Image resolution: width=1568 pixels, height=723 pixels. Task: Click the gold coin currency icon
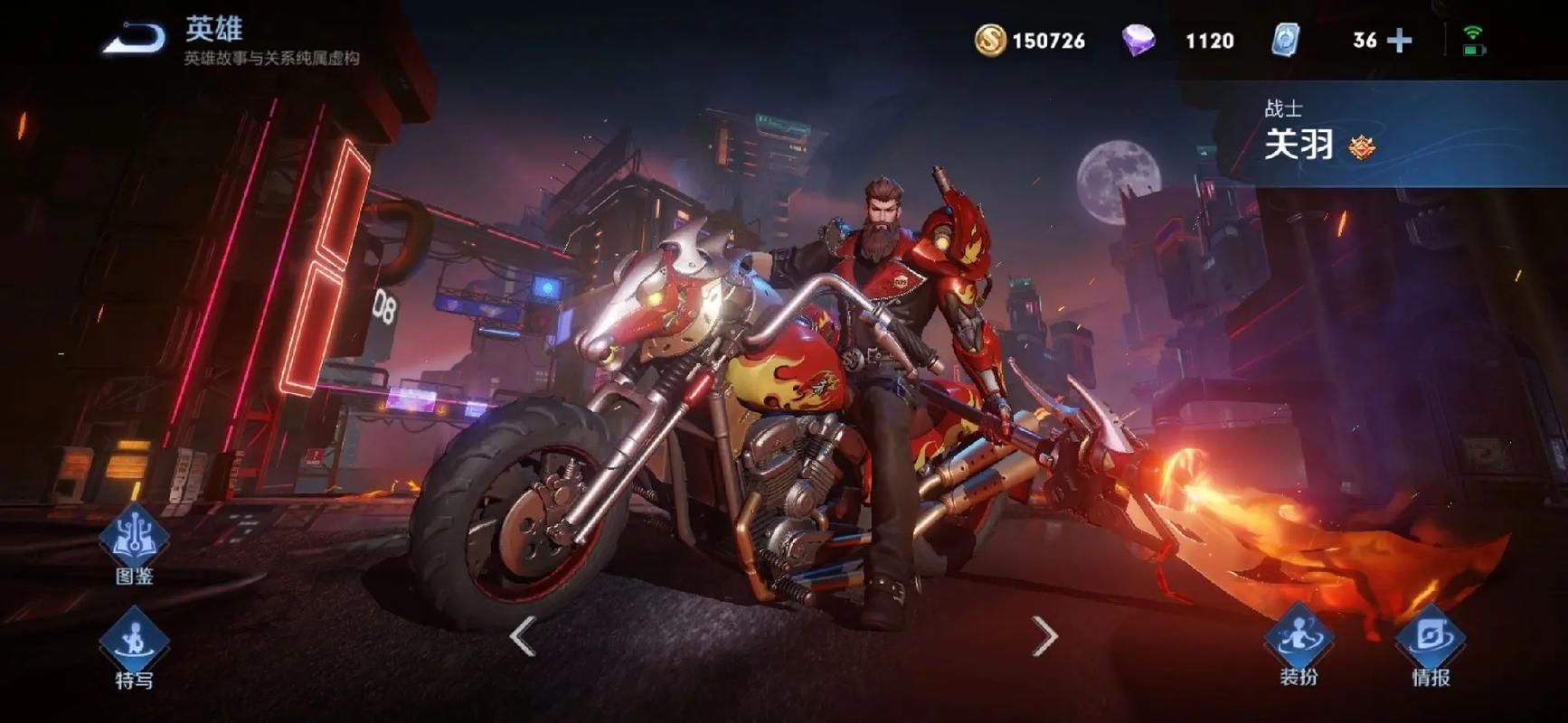point(989,41)
